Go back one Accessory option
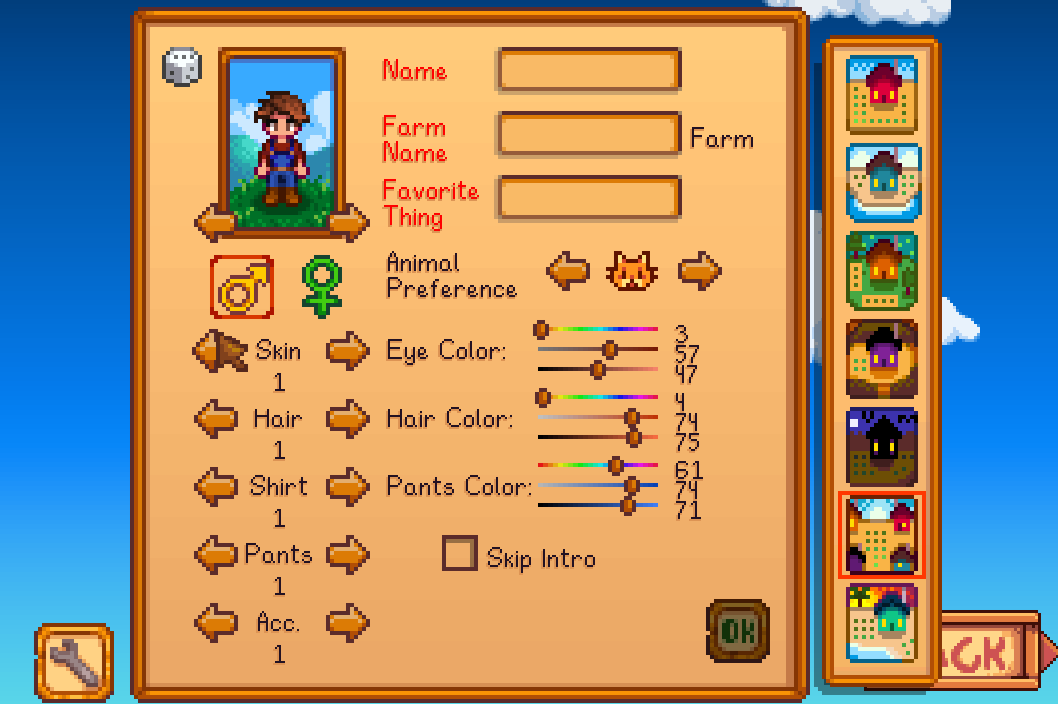 click(215, 622)
